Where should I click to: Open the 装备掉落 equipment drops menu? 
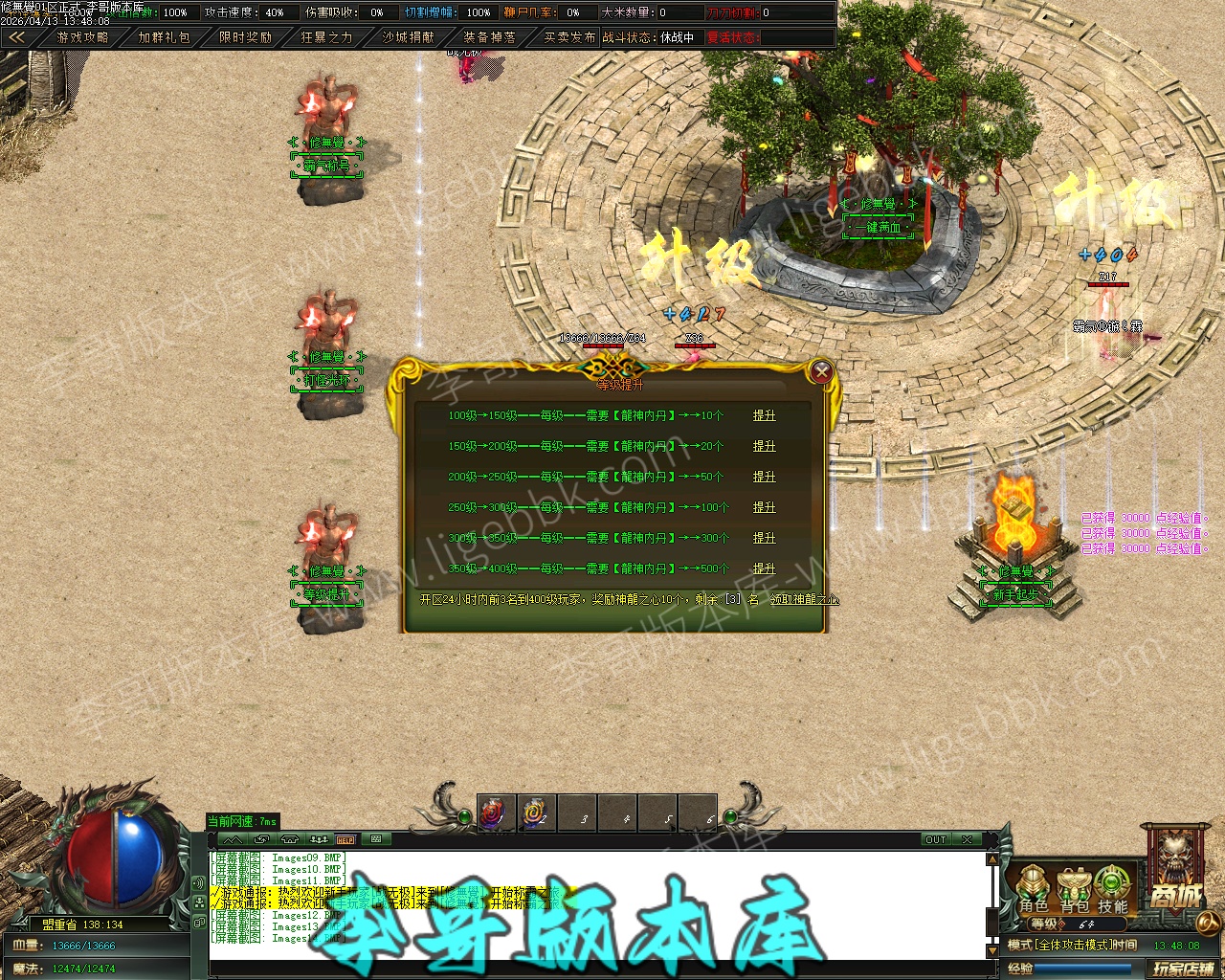[x=489, y=37]
